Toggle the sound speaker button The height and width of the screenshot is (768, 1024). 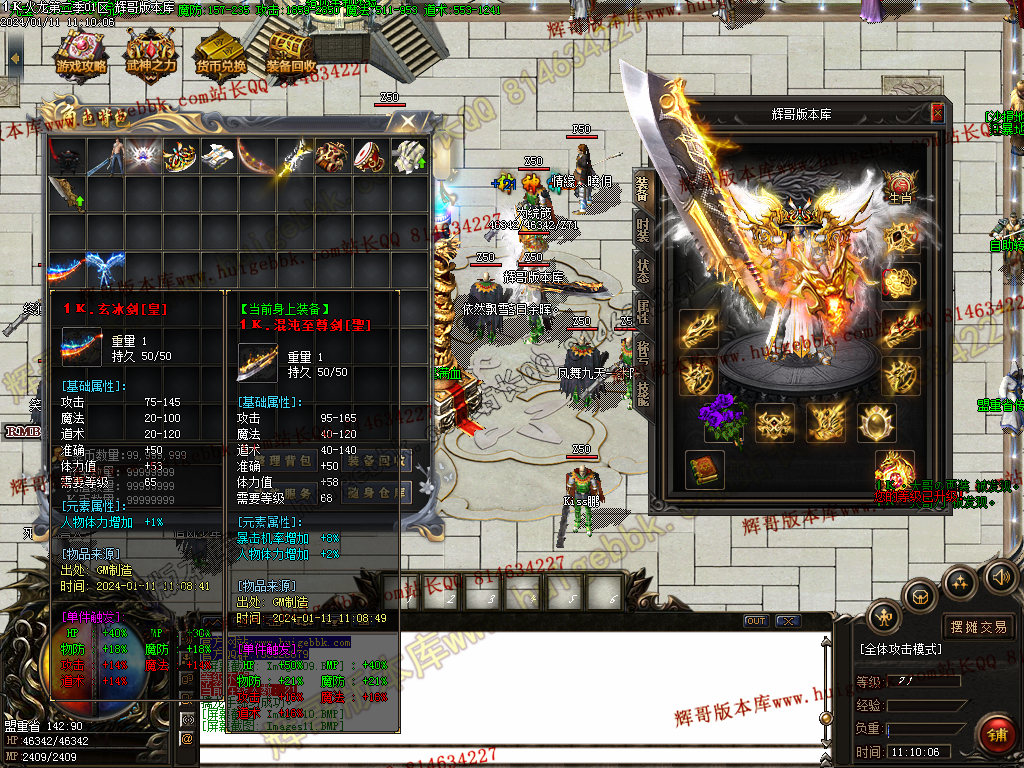click(x=1001, y=576)
